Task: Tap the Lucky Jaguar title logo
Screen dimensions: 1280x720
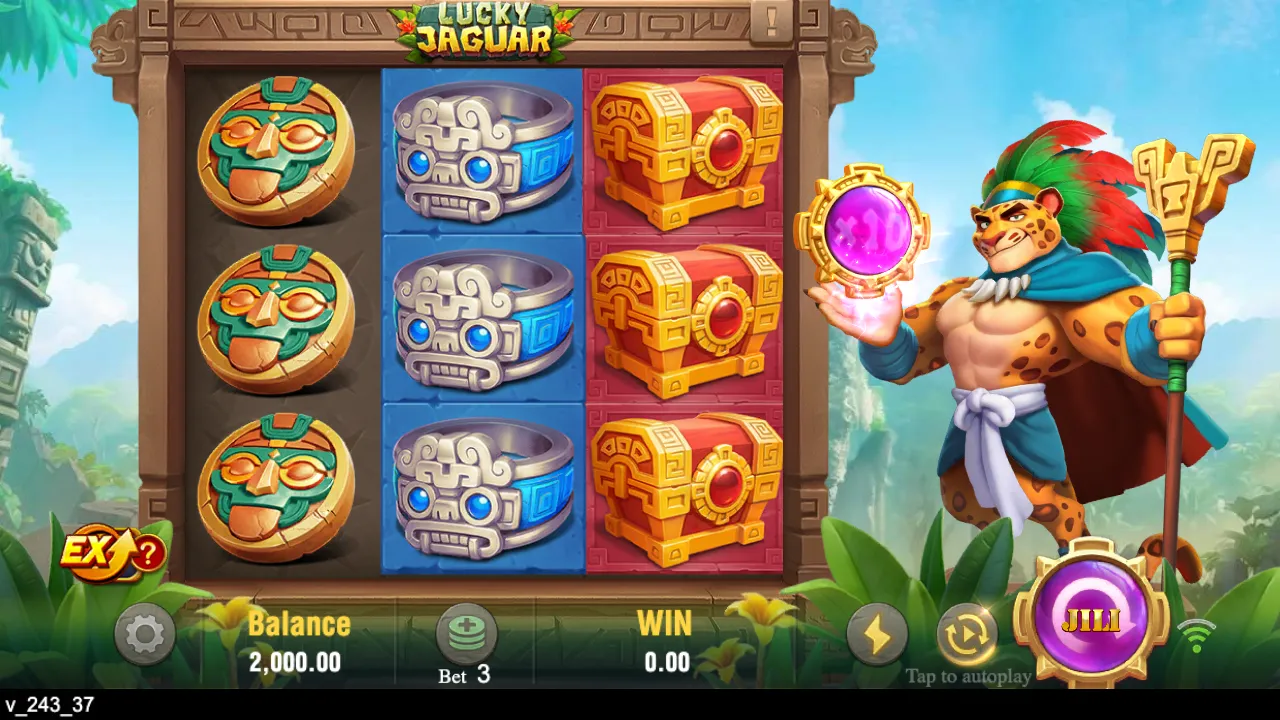Action: [x=488, y=32]
